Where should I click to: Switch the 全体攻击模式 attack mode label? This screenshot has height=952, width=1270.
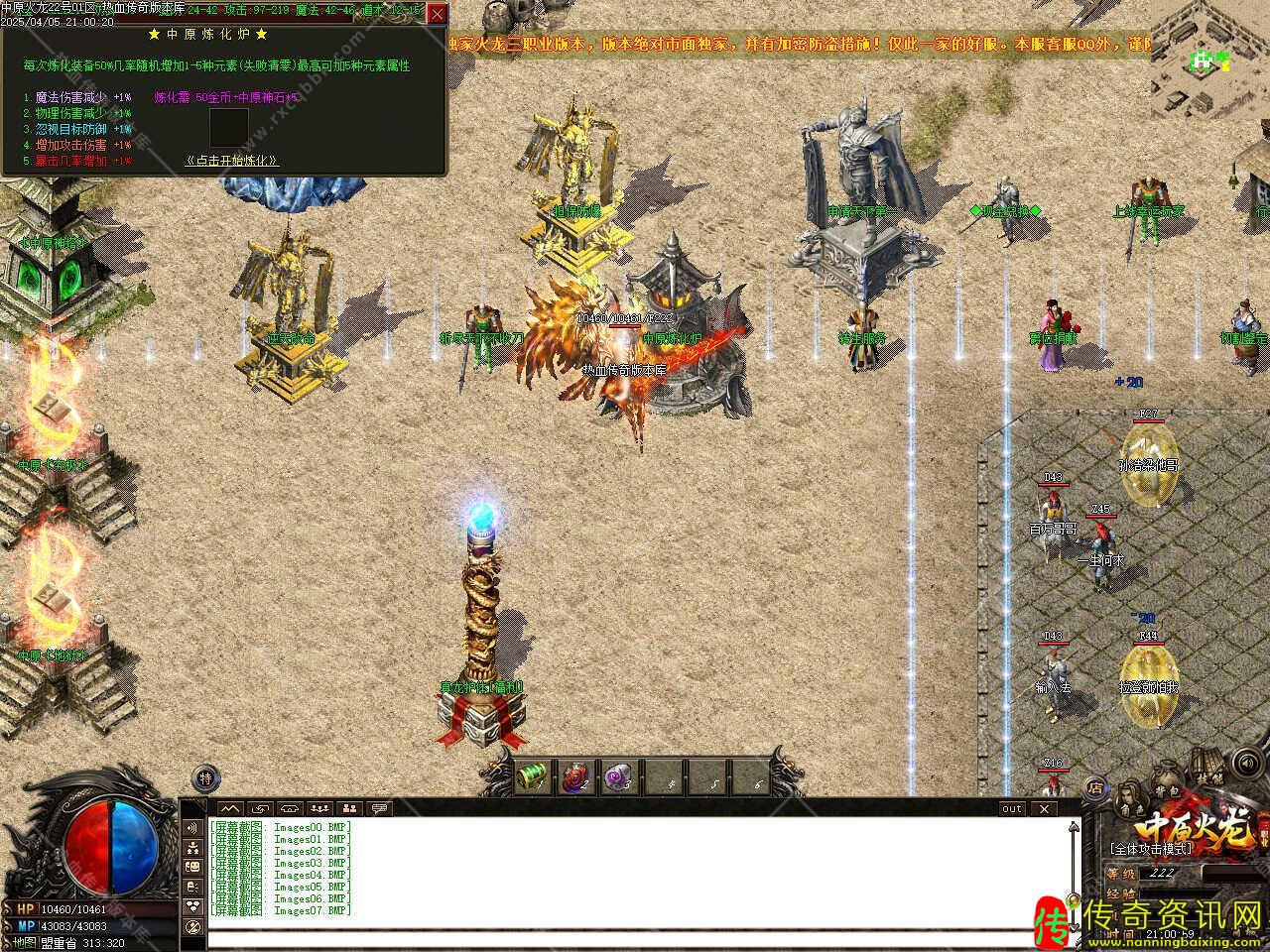1151,850
